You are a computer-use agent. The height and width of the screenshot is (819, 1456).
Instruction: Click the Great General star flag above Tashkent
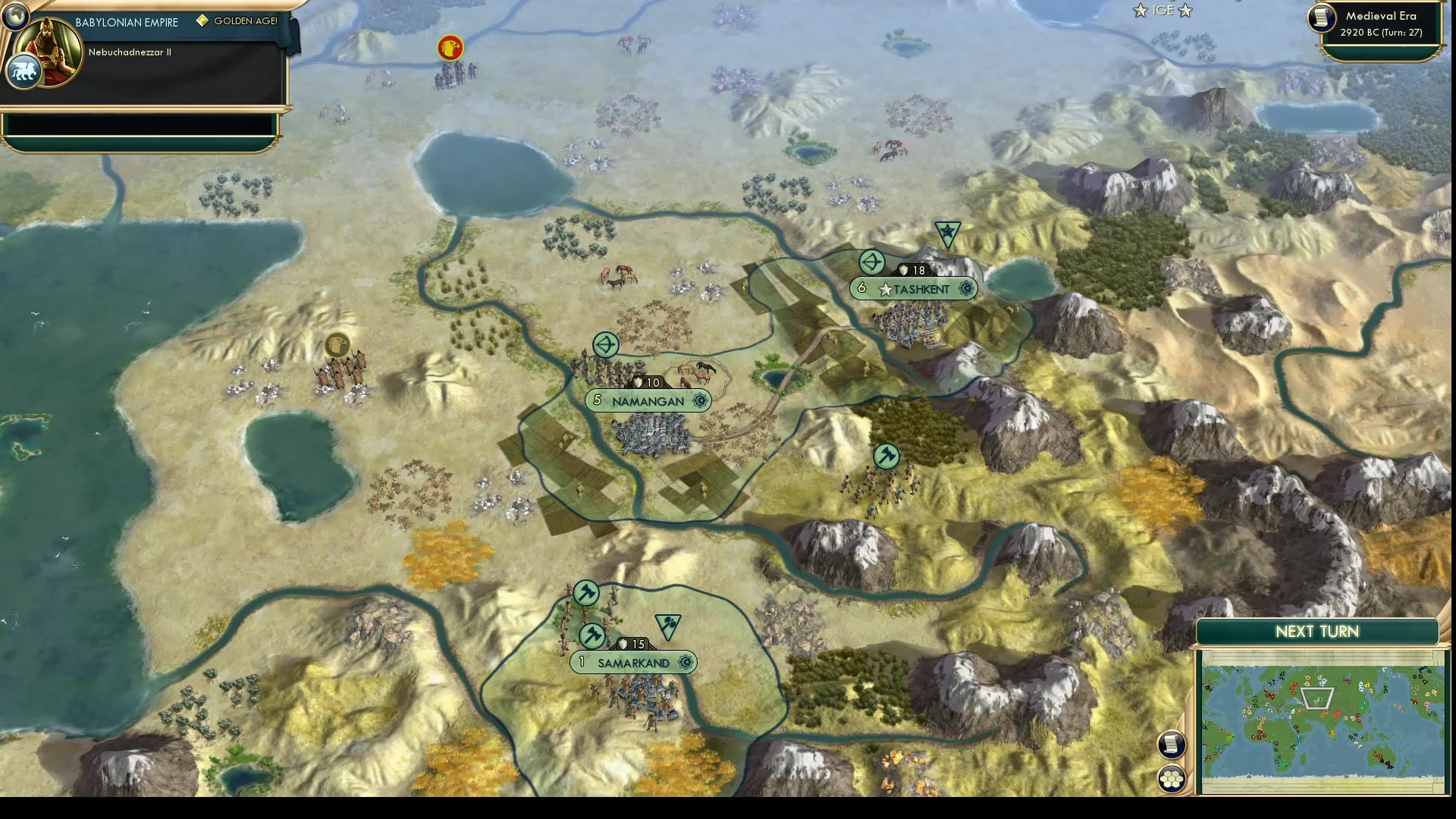946,230
